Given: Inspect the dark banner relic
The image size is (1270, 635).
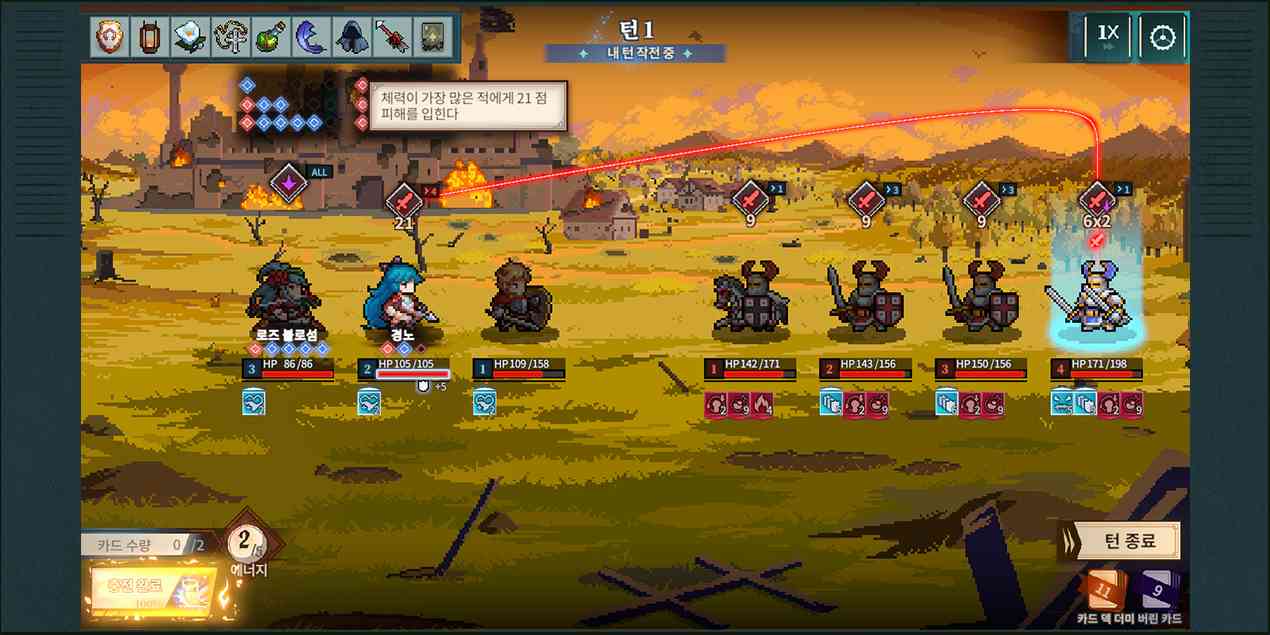Looking at the screenshot, I should (430, 38).
